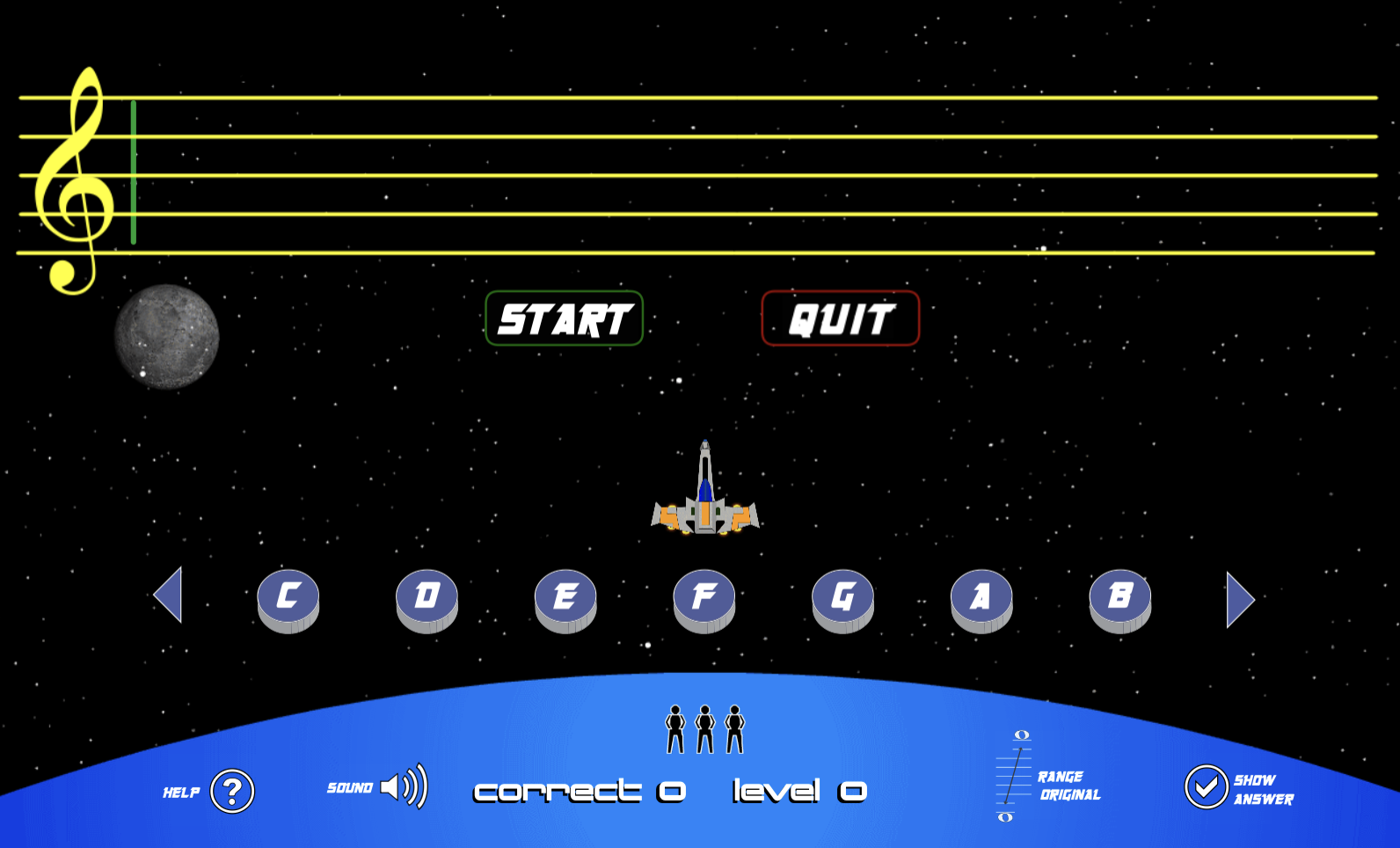Image resolution: width=1400 pixels, height=848 pixels.
Task: Quit the game
Action: (x=840, y=318)
